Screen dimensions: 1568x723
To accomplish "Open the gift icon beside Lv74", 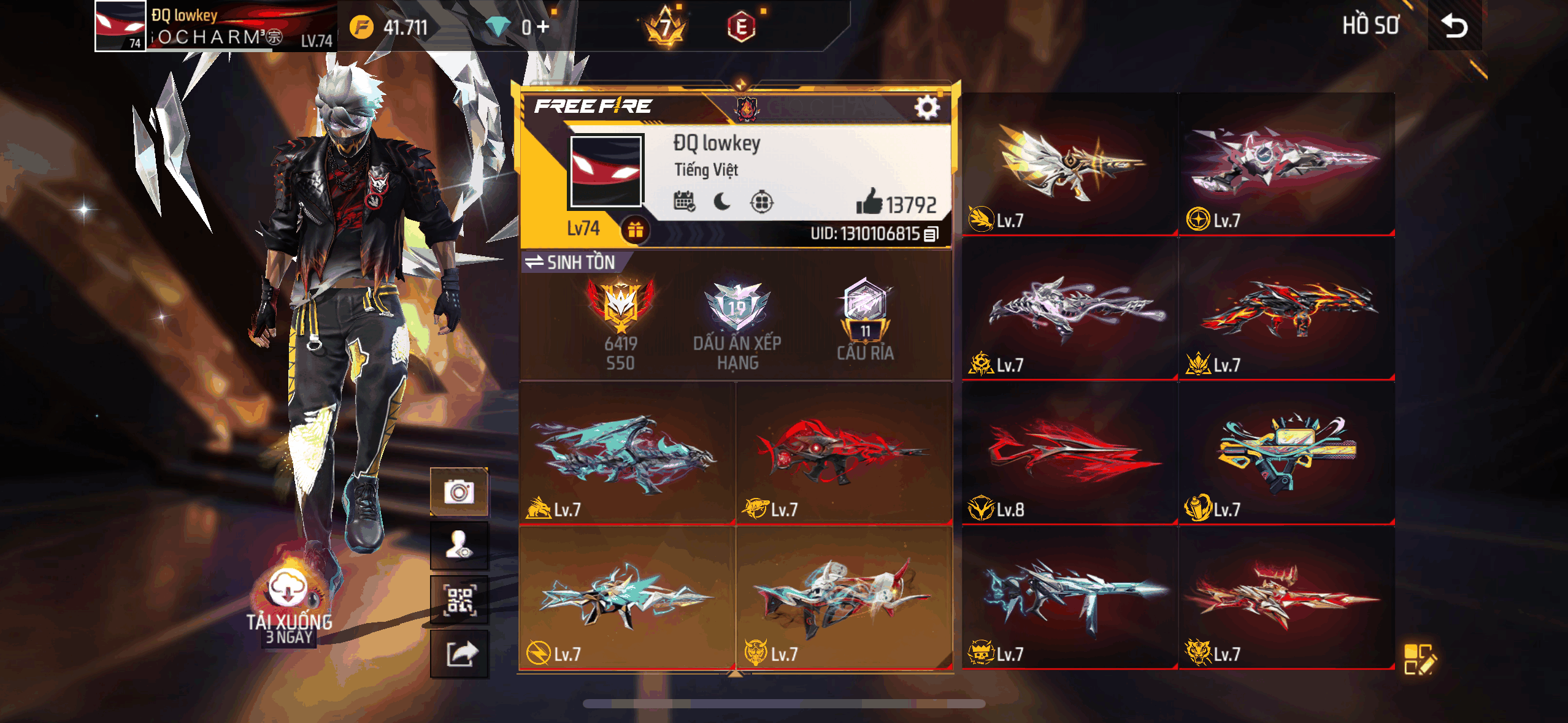I will (x=635, y=230).
